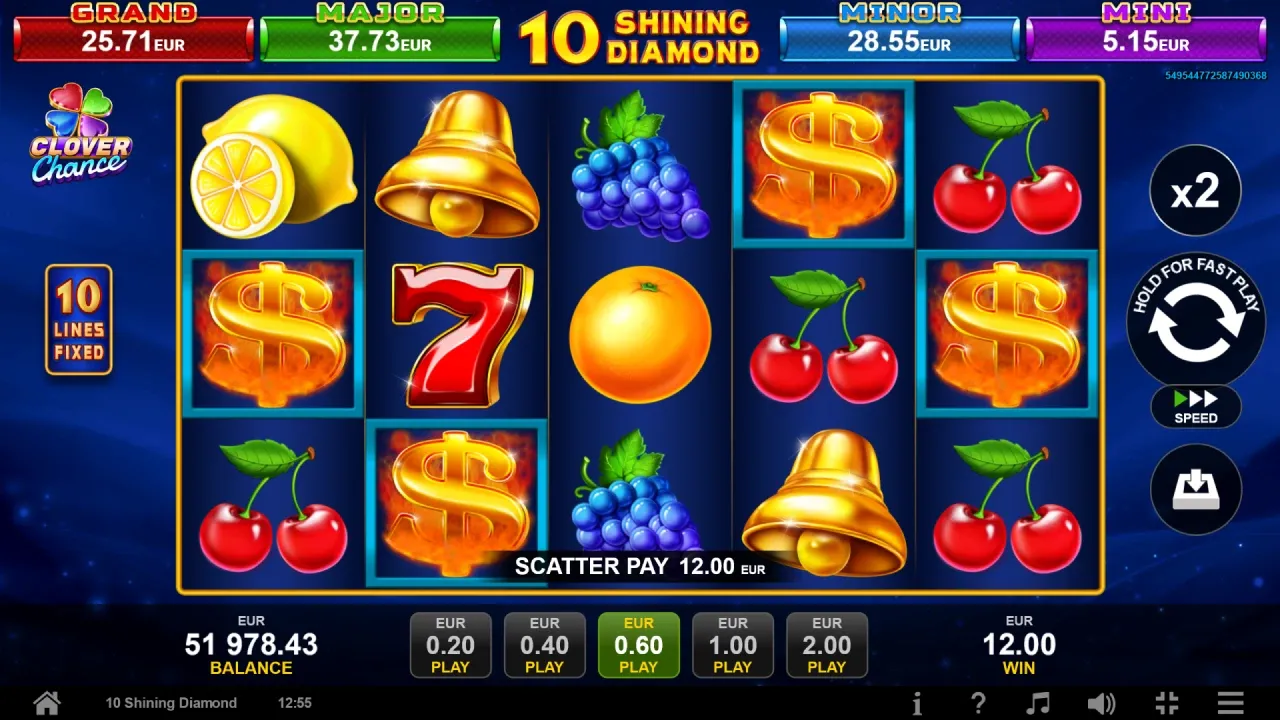Click the 10 Shining Diamond title in the taskbar

pos(170,703)
